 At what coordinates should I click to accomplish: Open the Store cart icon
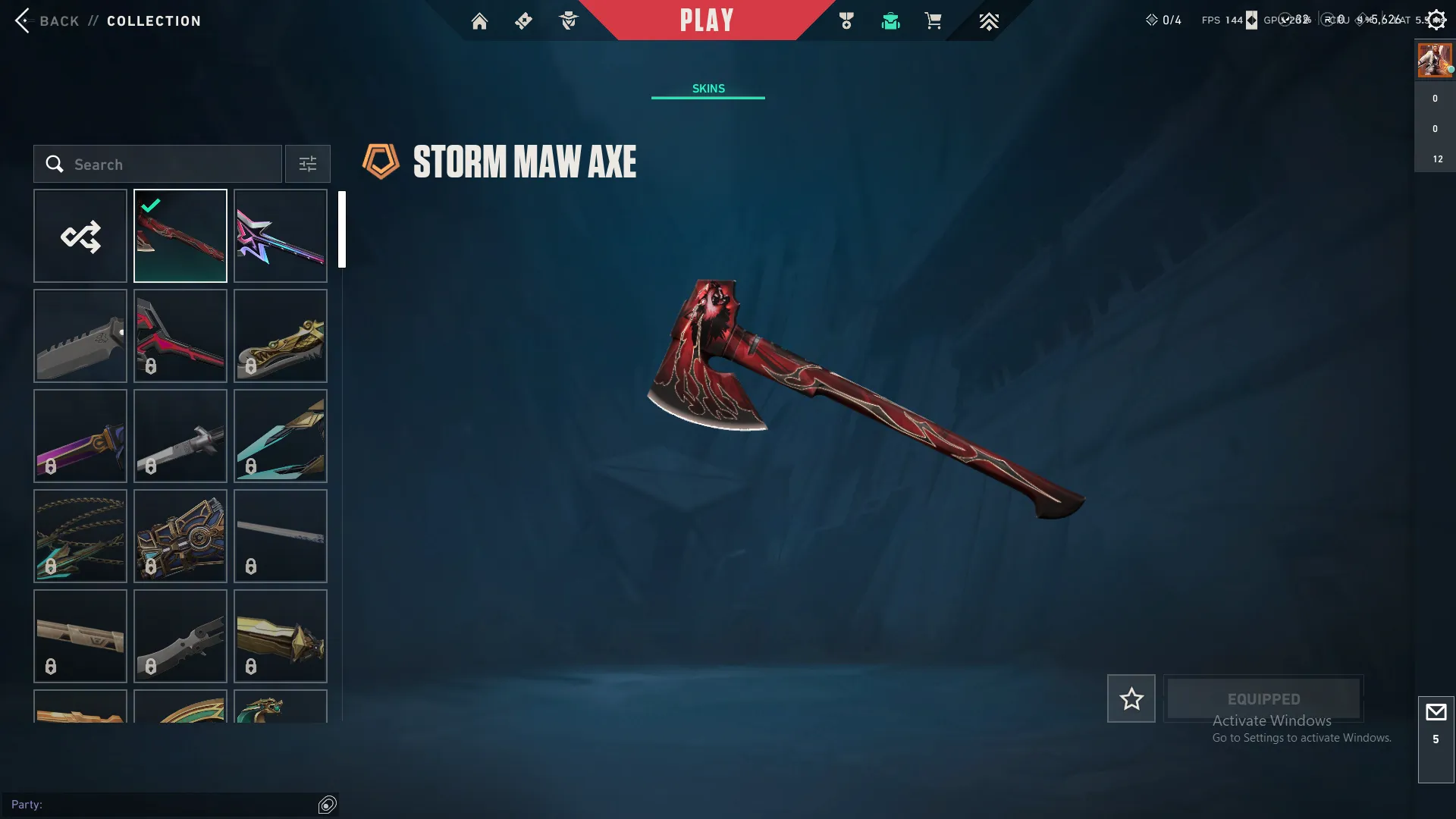point(934,20)
